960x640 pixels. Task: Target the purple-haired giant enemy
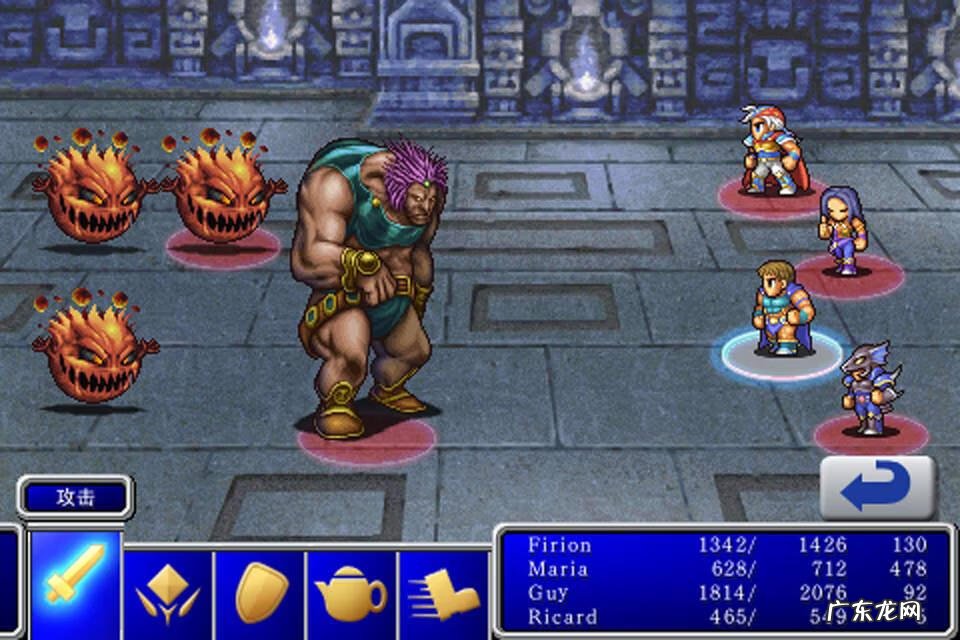368,290
